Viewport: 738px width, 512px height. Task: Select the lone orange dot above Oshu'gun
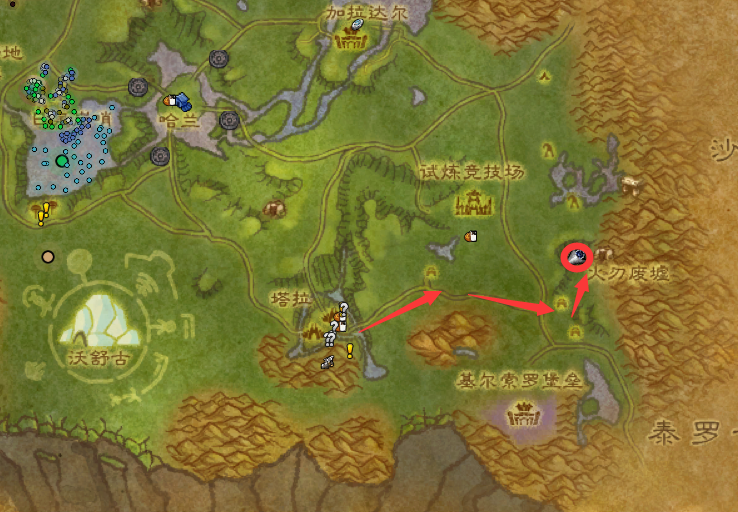click(x=47, y=256)
